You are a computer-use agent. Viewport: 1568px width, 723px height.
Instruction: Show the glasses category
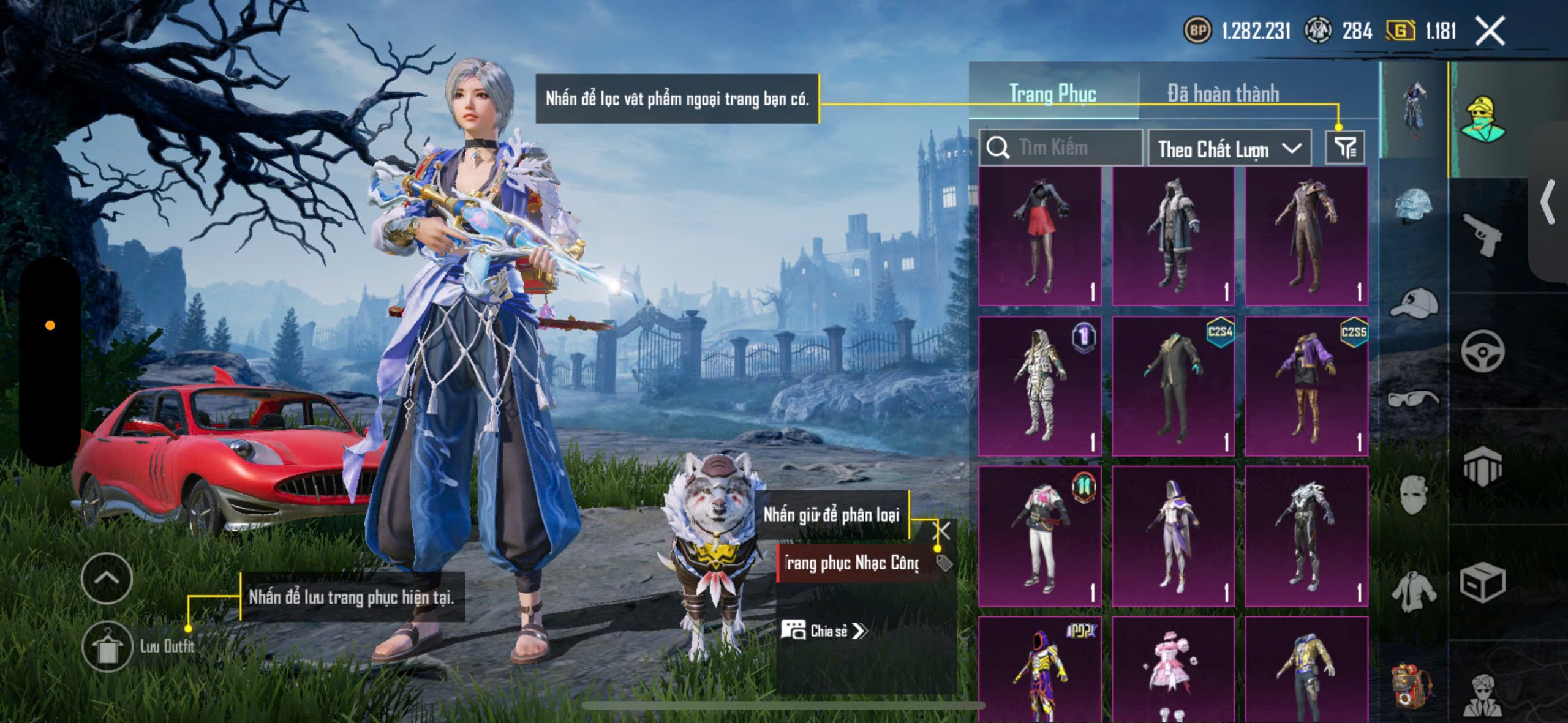click(x=1414, y=399)
